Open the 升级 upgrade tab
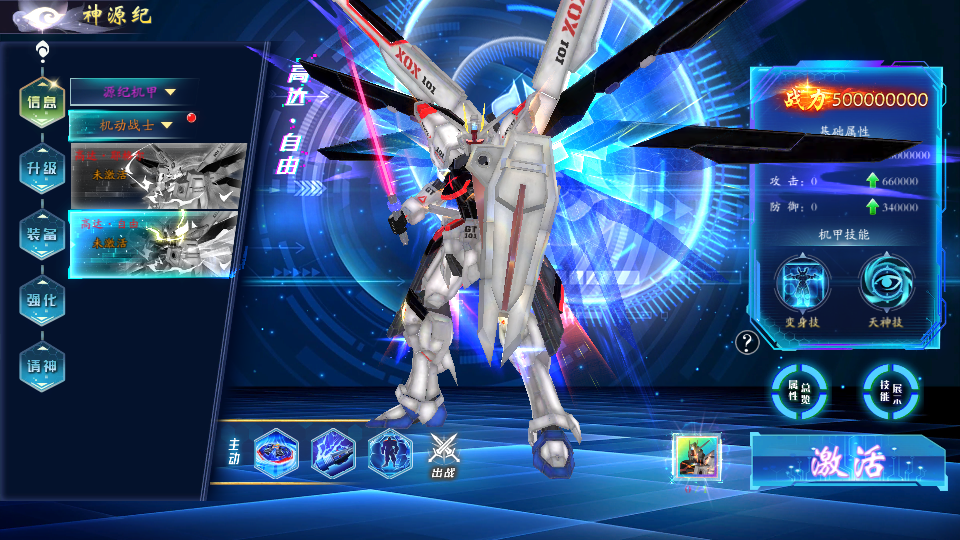 (x=42, y=167)
